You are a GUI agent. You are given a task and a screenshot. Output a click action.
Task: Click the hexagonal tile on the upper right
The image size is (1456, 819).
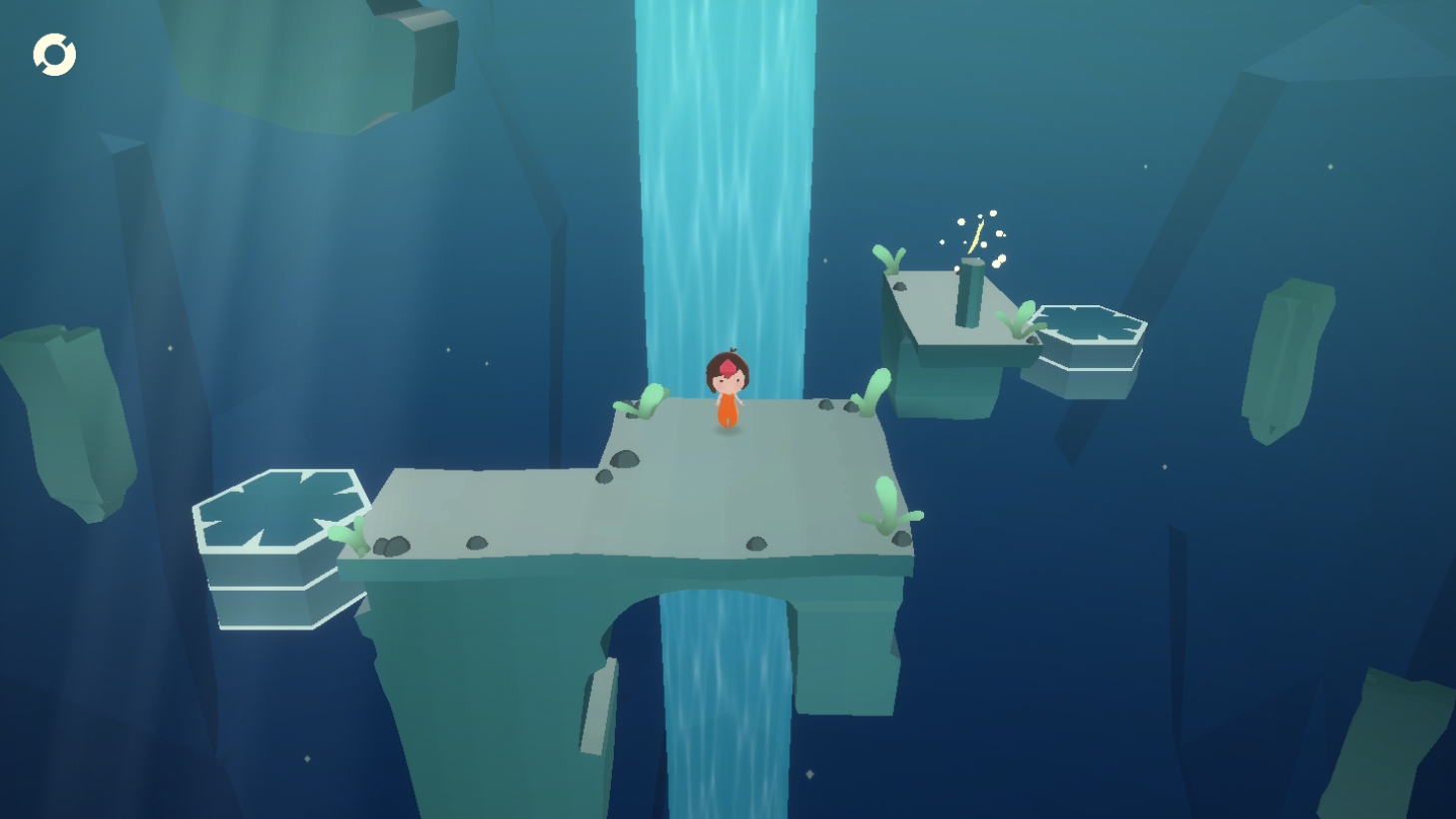1091,329
